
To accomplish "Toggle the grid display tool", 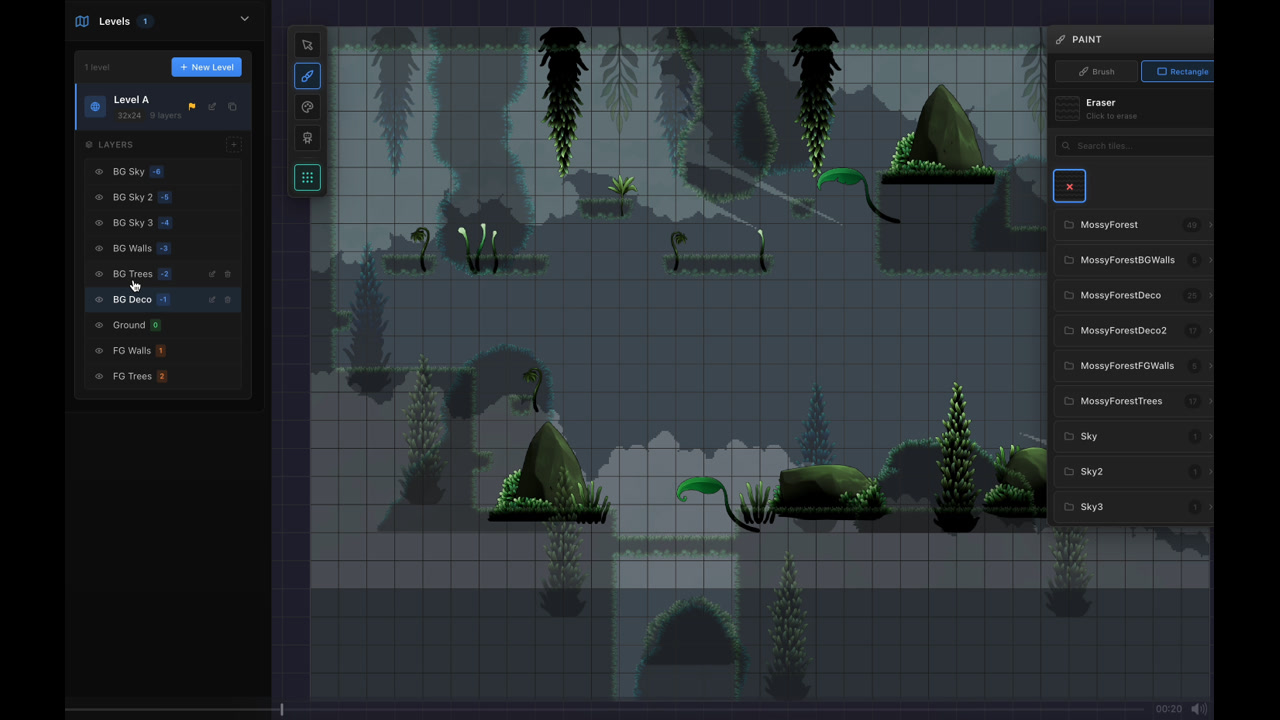I will click(x=307, y=177).
